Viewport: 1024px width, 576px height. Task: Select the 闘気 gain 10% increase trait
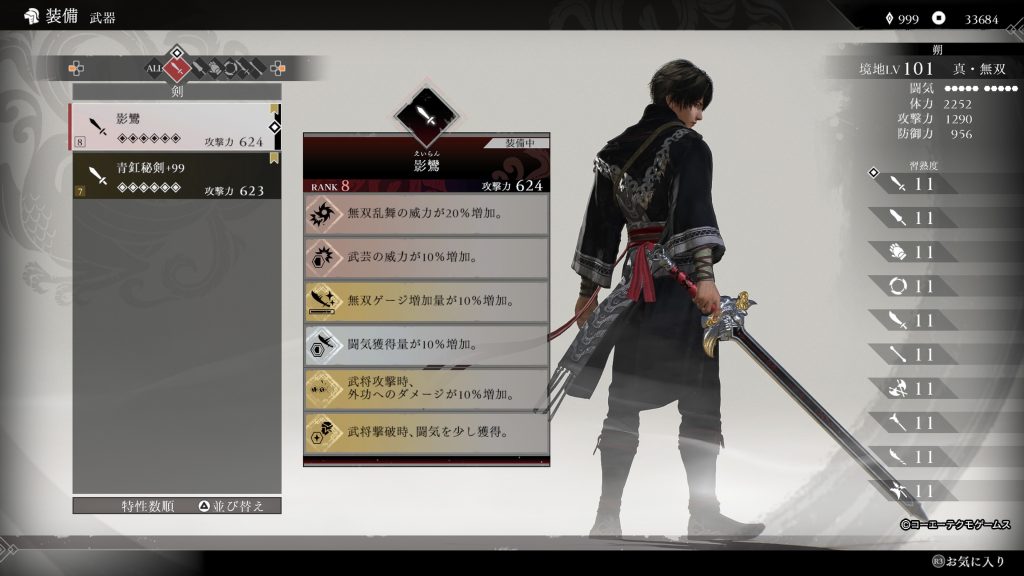pyautogui.click(x=426, y=345)
